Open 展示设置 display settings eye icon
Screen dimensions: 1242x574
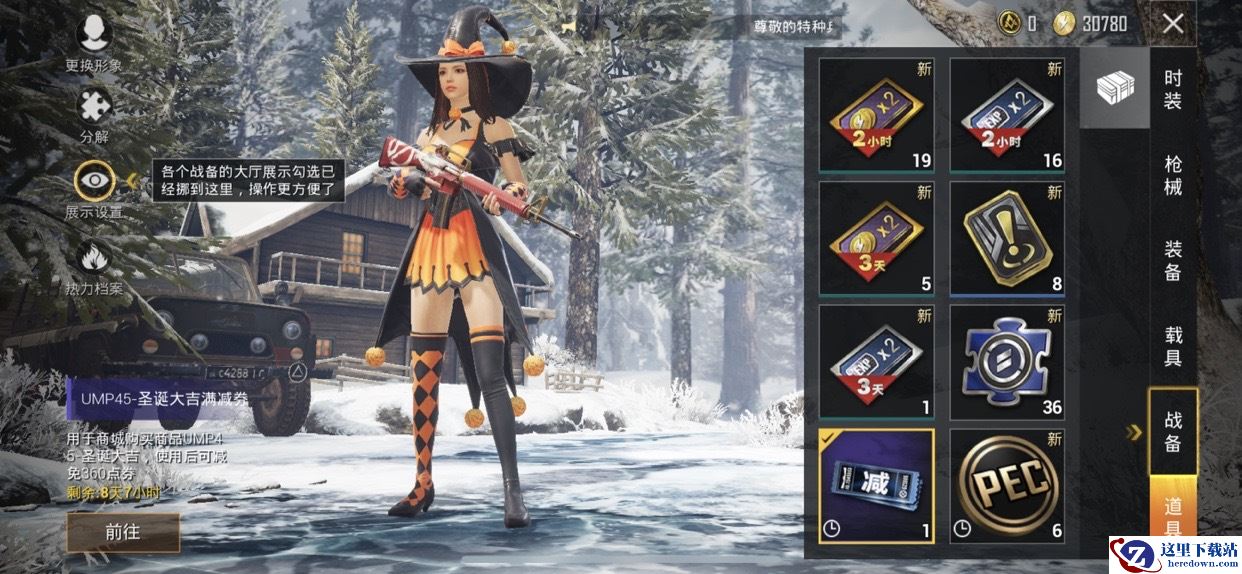(x=95, y=181)
